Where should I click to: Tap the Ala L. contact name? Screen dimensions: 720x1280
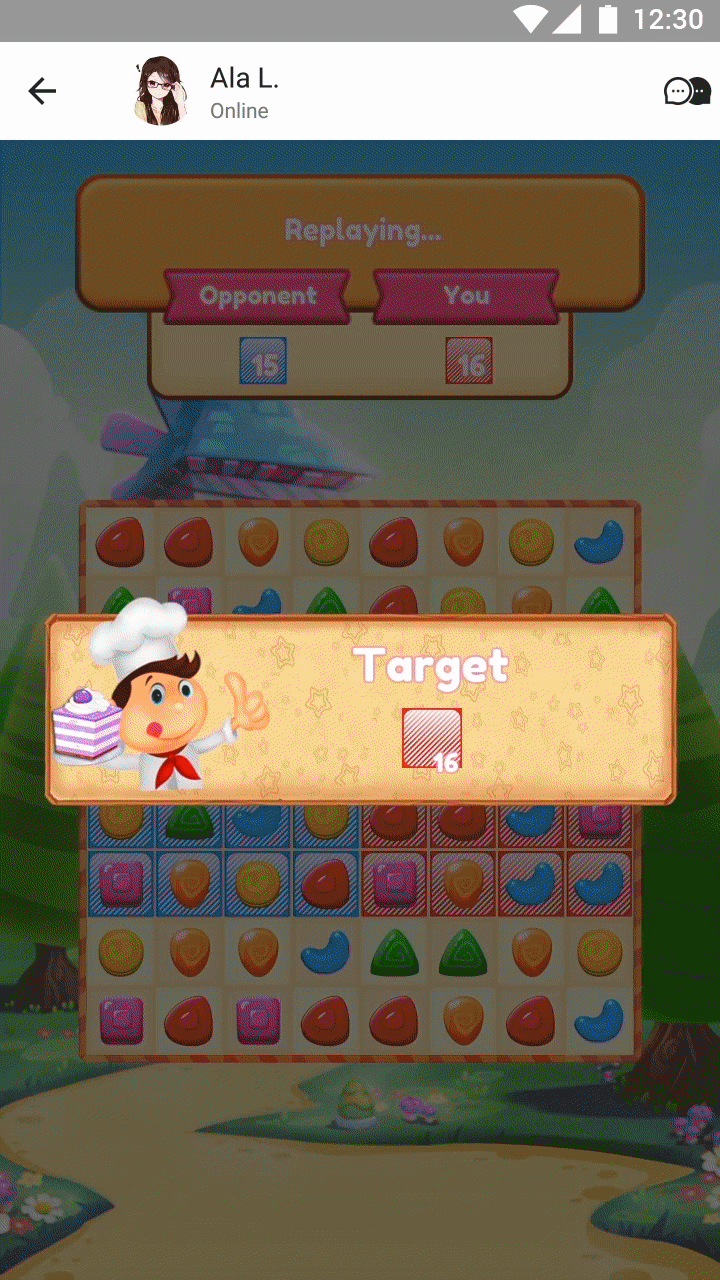244,78
